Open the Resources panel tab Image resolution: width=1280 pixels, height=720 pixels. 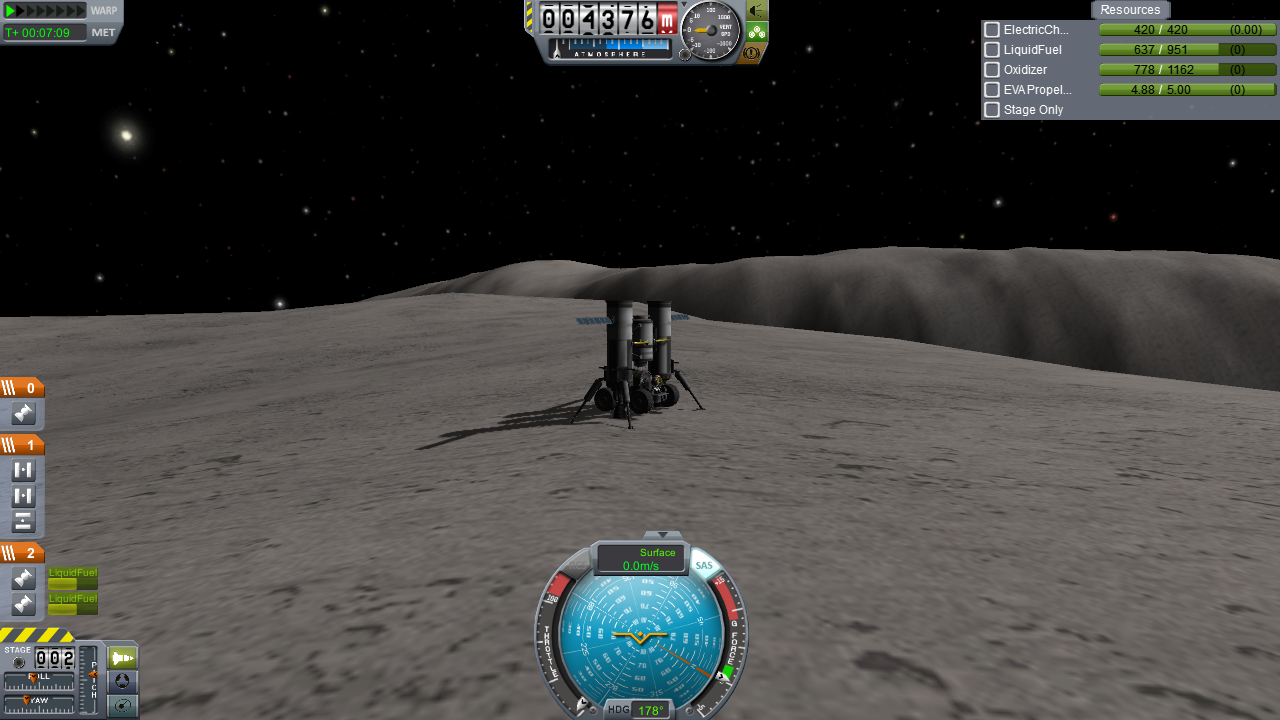[x=1130, y=10]
